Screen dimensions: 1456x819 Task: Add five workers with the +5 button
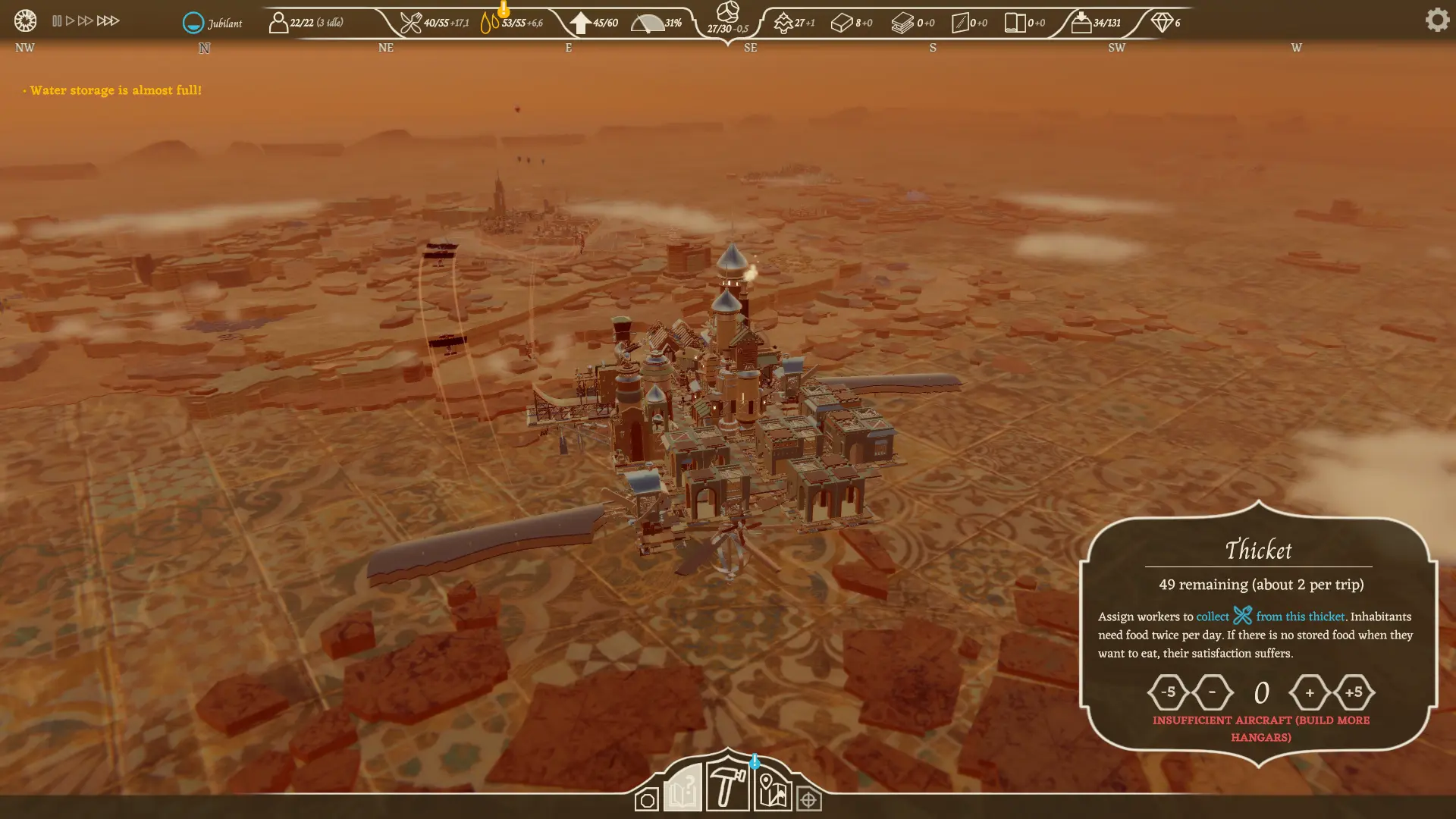[1354, 692]
